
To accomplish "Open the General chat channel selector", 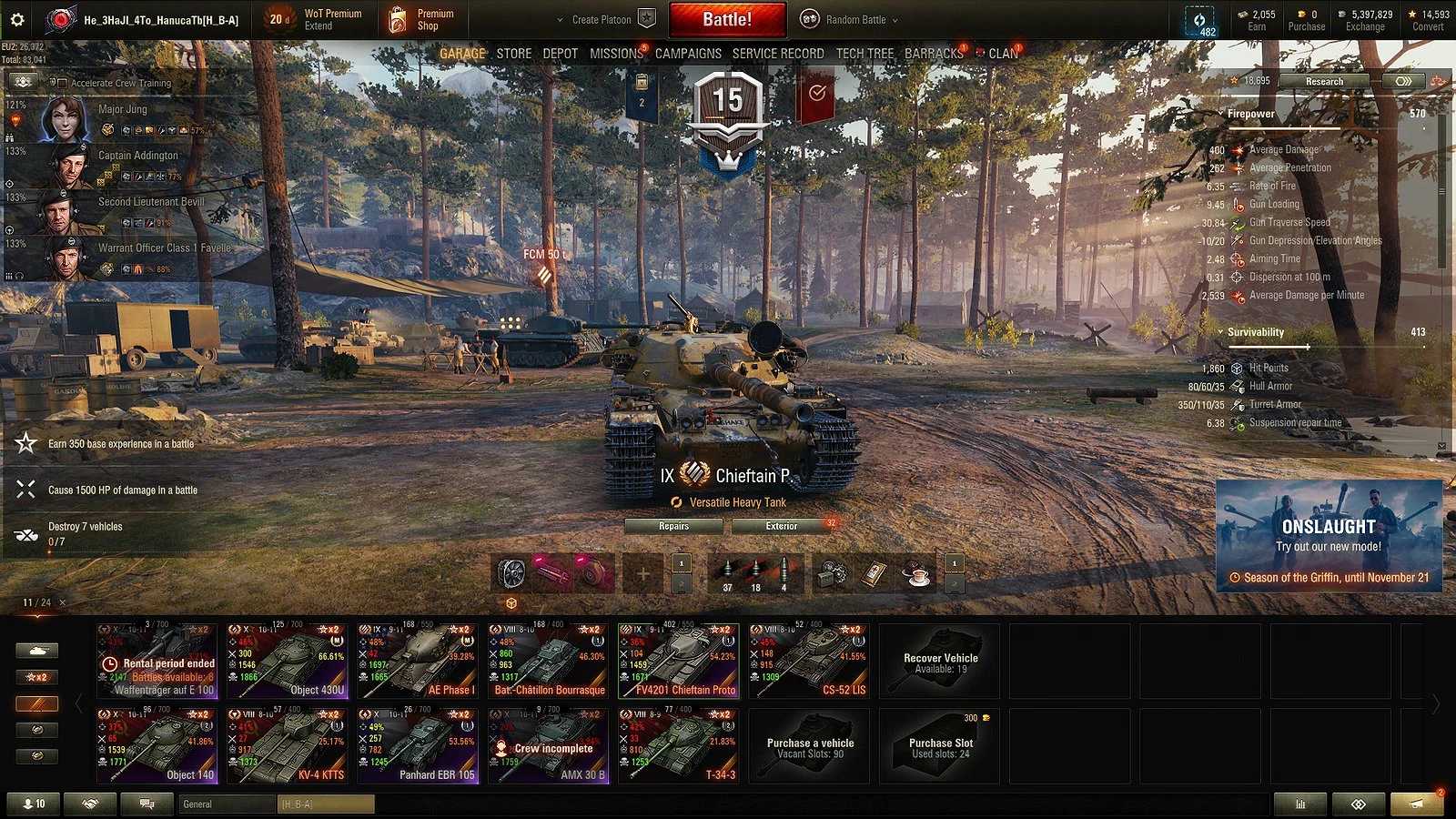I will point(225,804).
